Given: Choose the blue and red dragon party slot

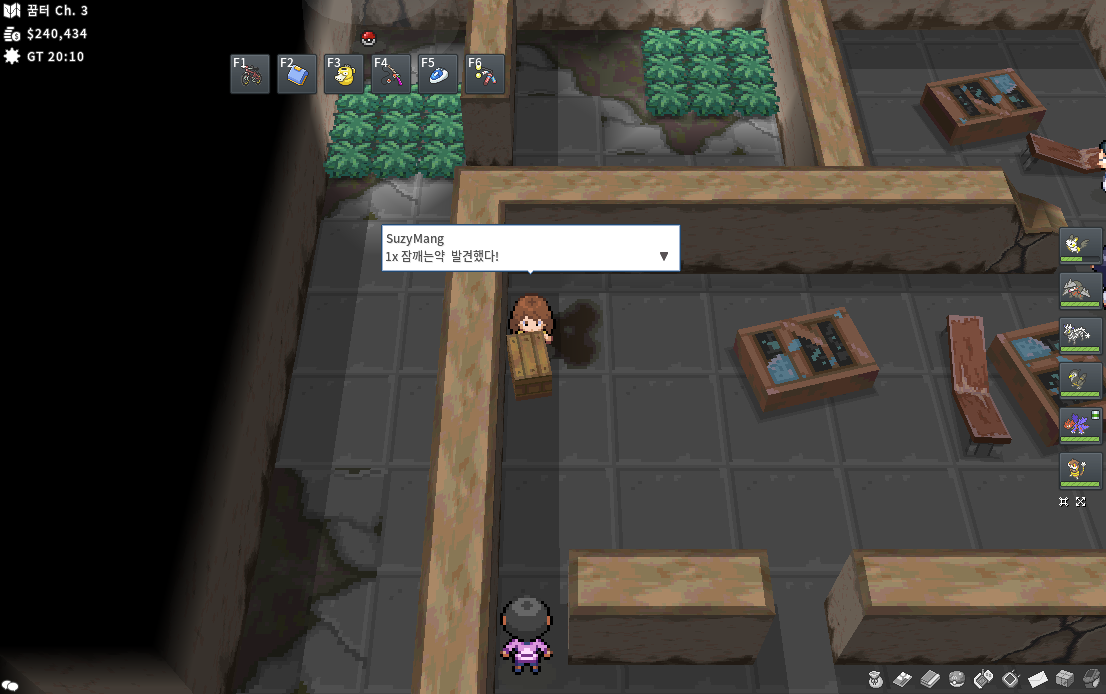Looking at the screenshot, I should pos(1081,426).
